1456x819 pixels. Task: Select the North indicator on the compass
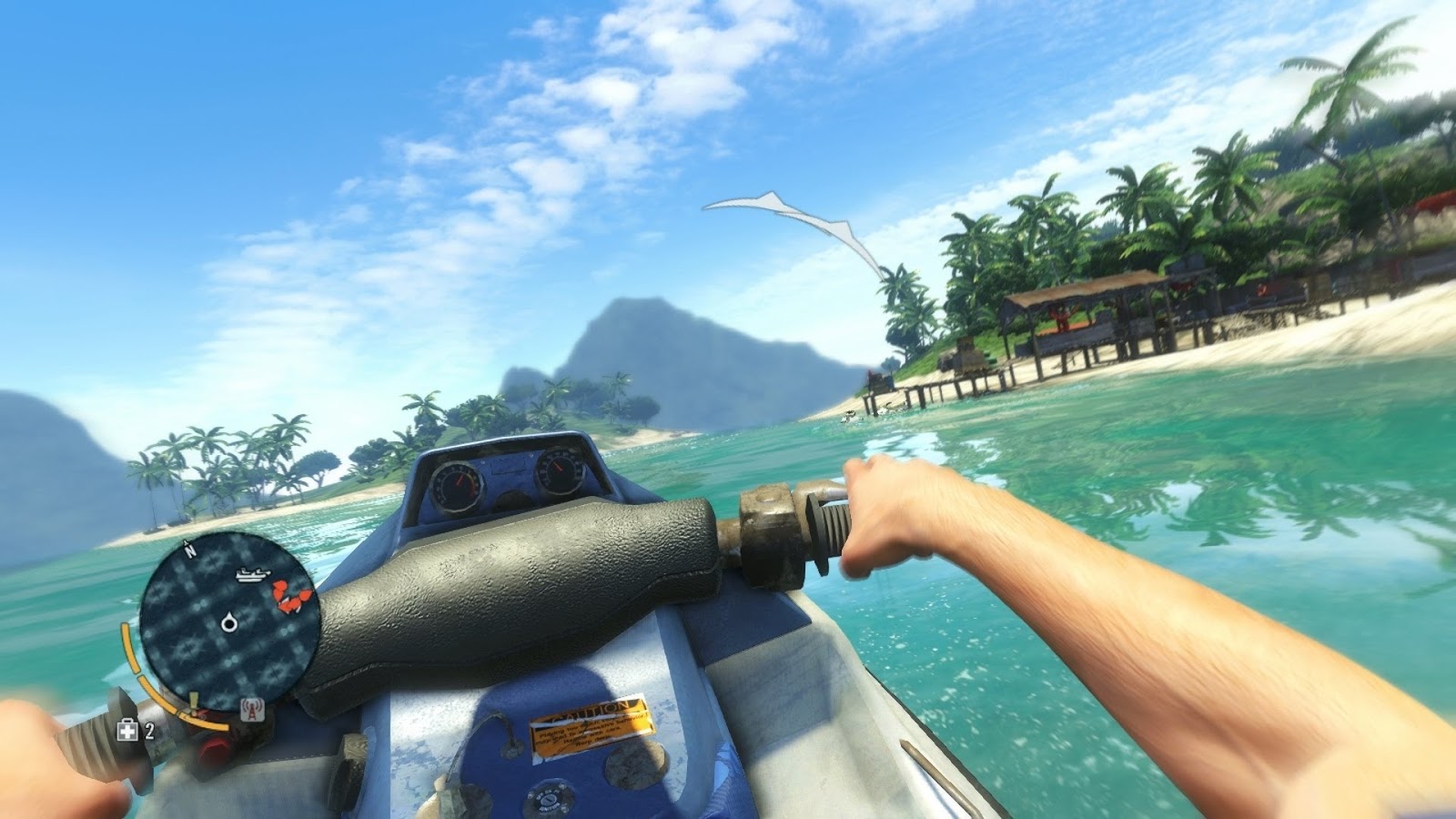(188, 549)
